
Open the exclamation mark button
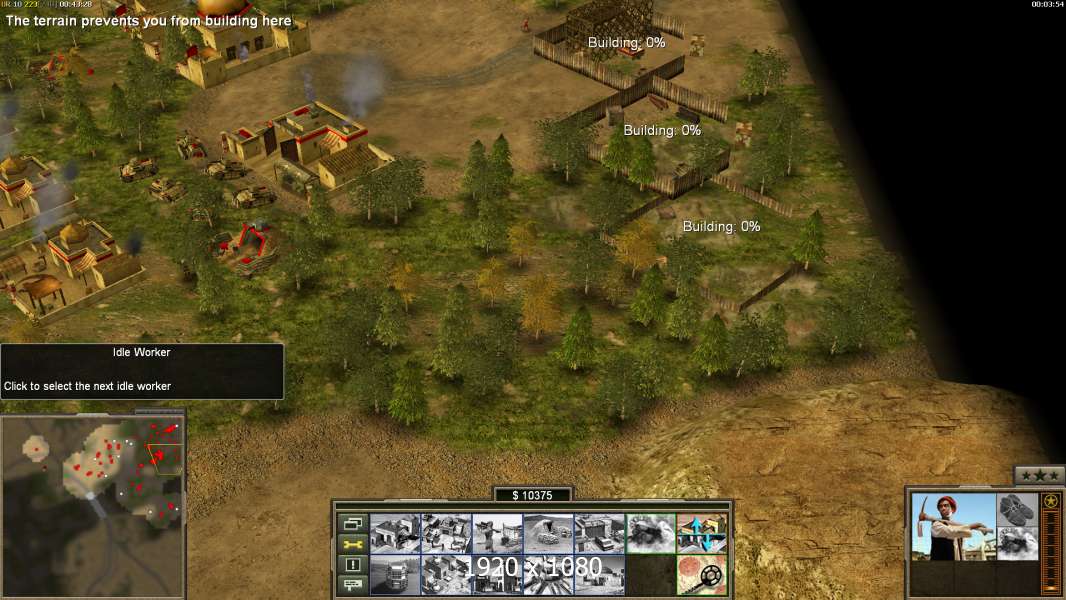pyautogui.click(x=353, y=565)
